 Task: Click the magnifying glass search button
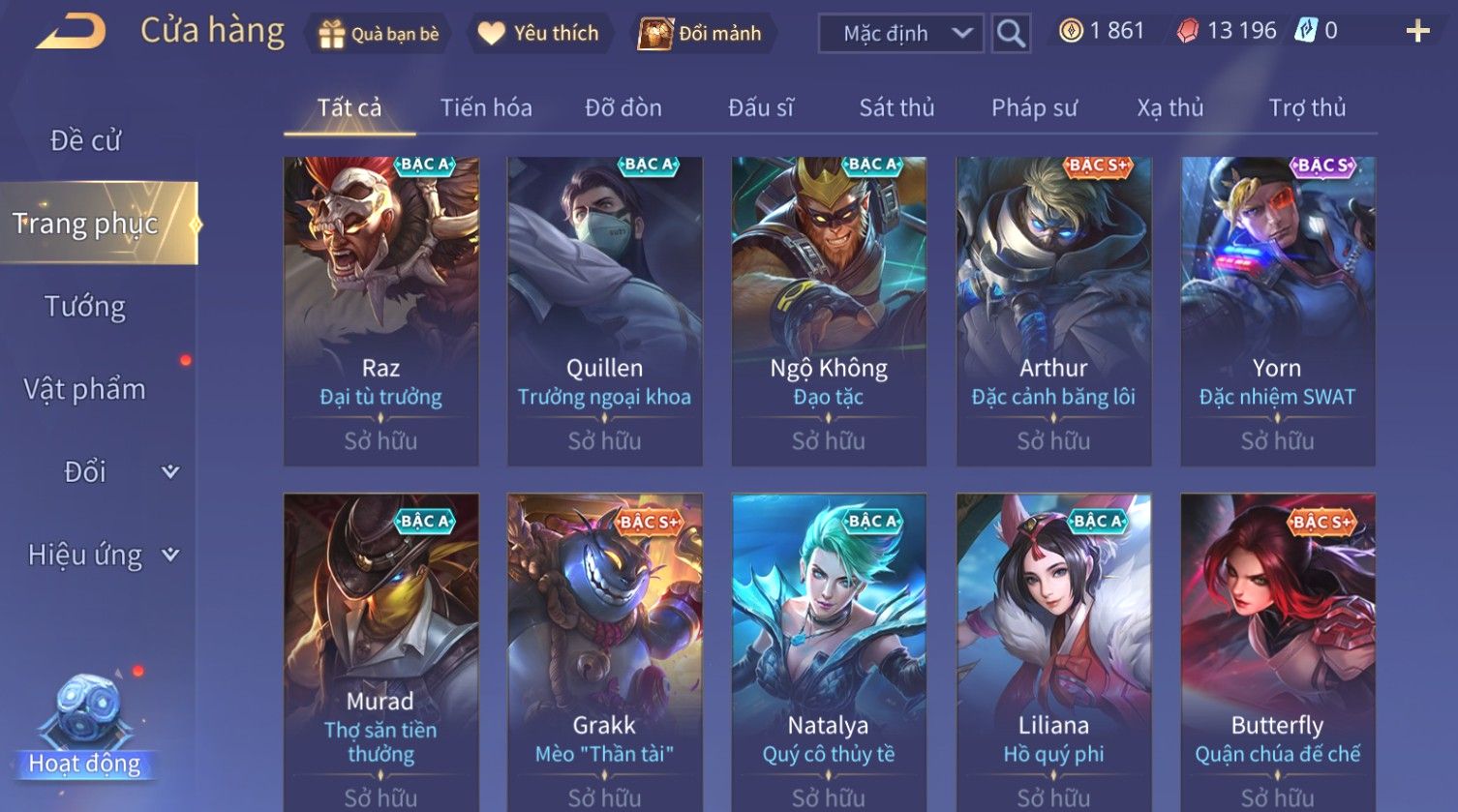1011,34
